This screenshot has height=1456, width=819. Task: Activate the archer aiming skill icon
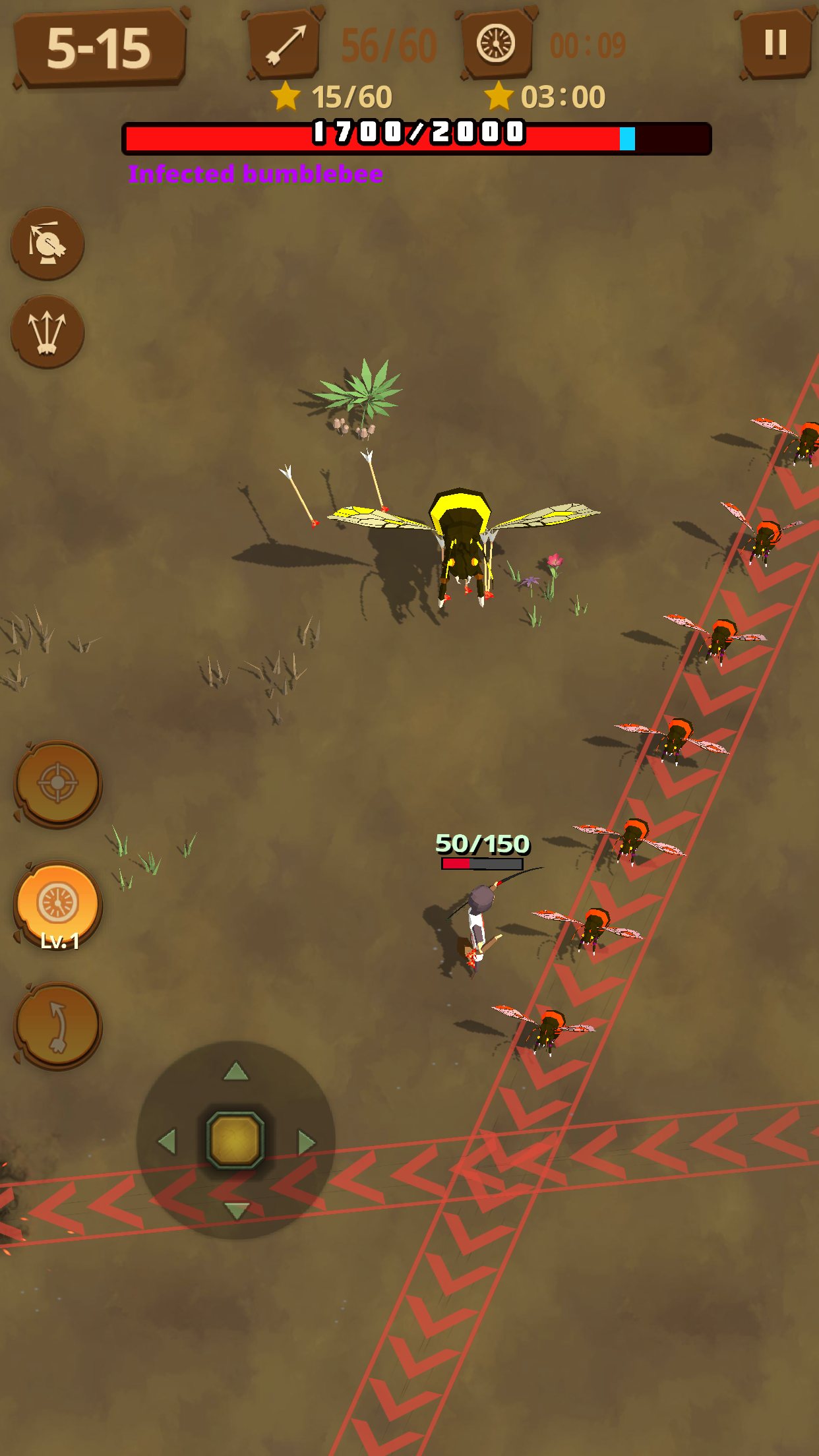tap(47, 243)
